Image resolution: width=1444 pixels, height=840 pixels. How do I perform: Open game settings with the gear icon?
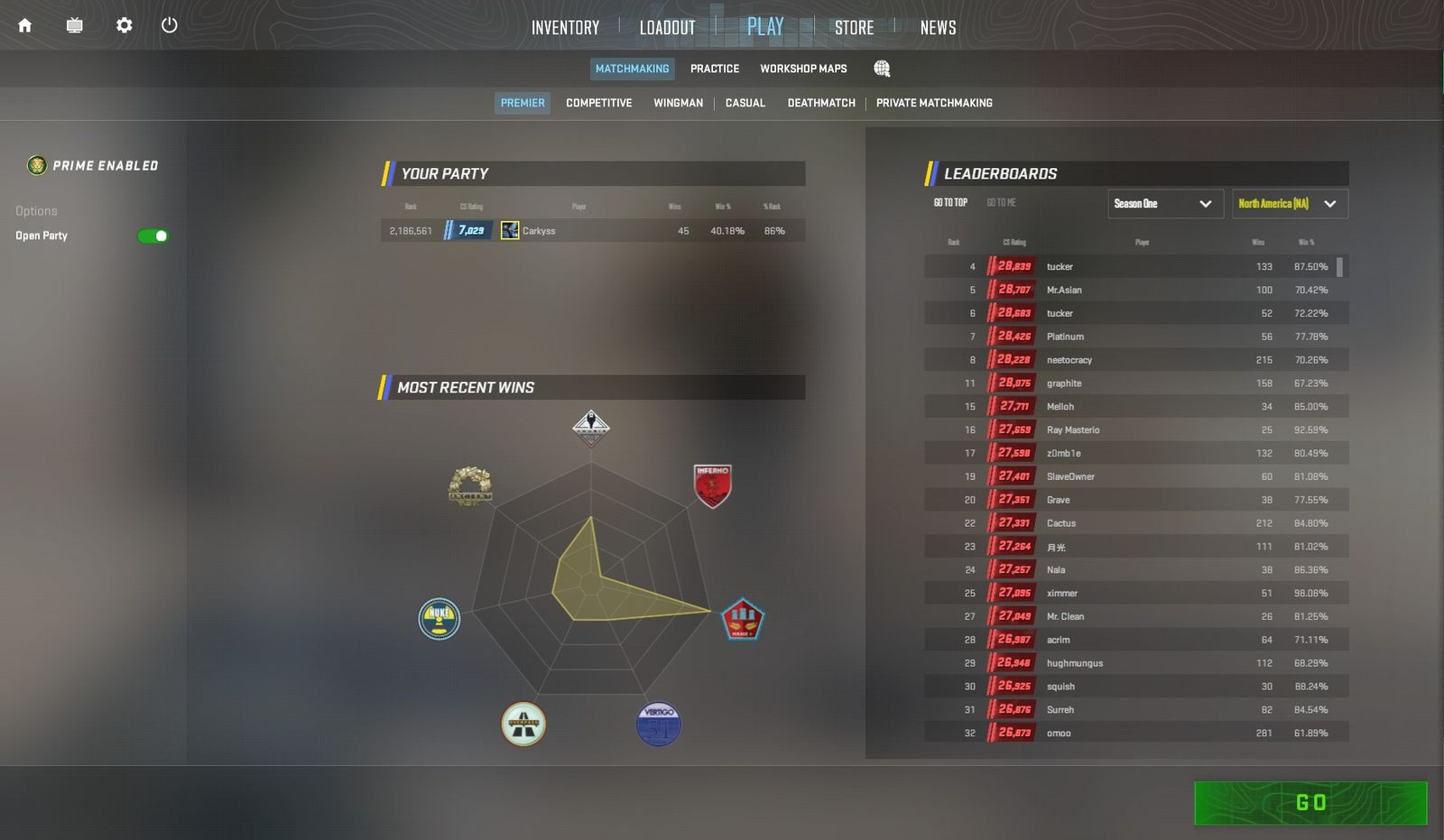[124, 25]
